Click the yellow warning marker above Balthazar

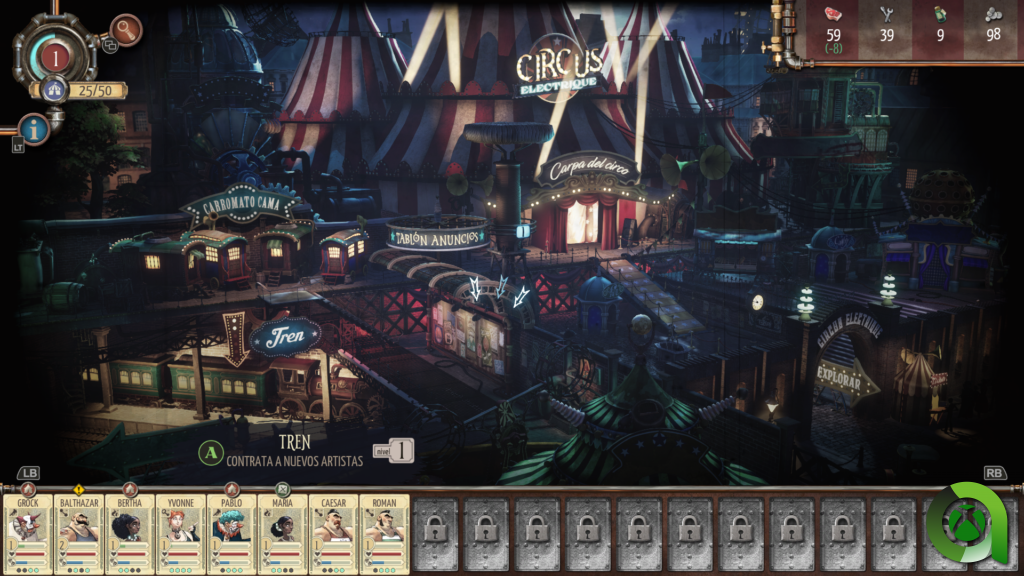click(79, 490)
